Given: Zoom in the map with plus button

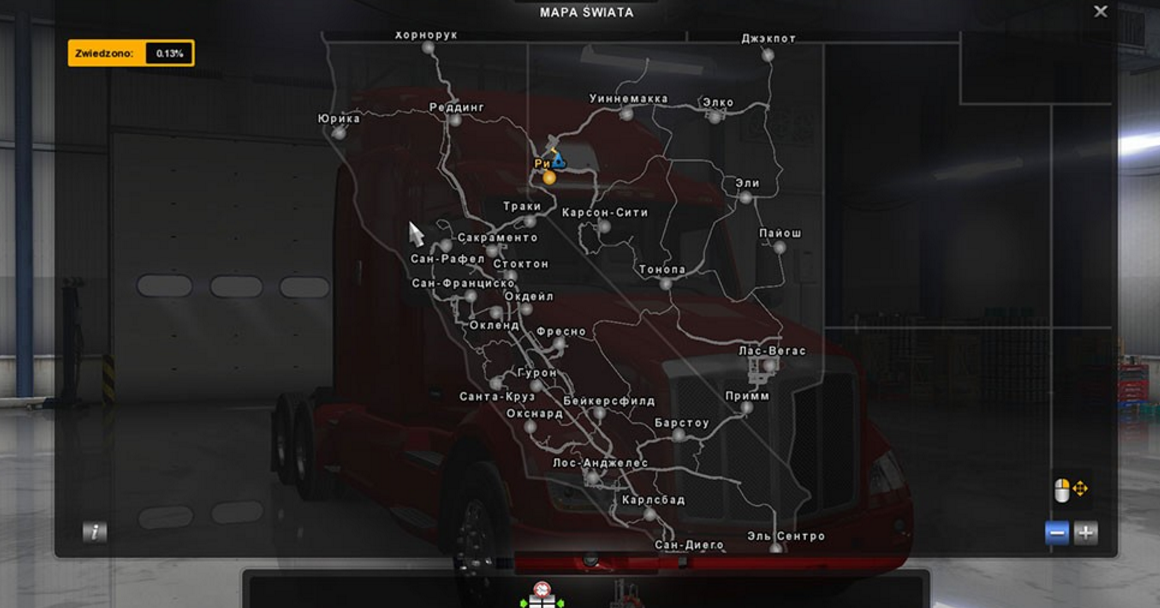Looking at the screenshot, I should 1085,533.
